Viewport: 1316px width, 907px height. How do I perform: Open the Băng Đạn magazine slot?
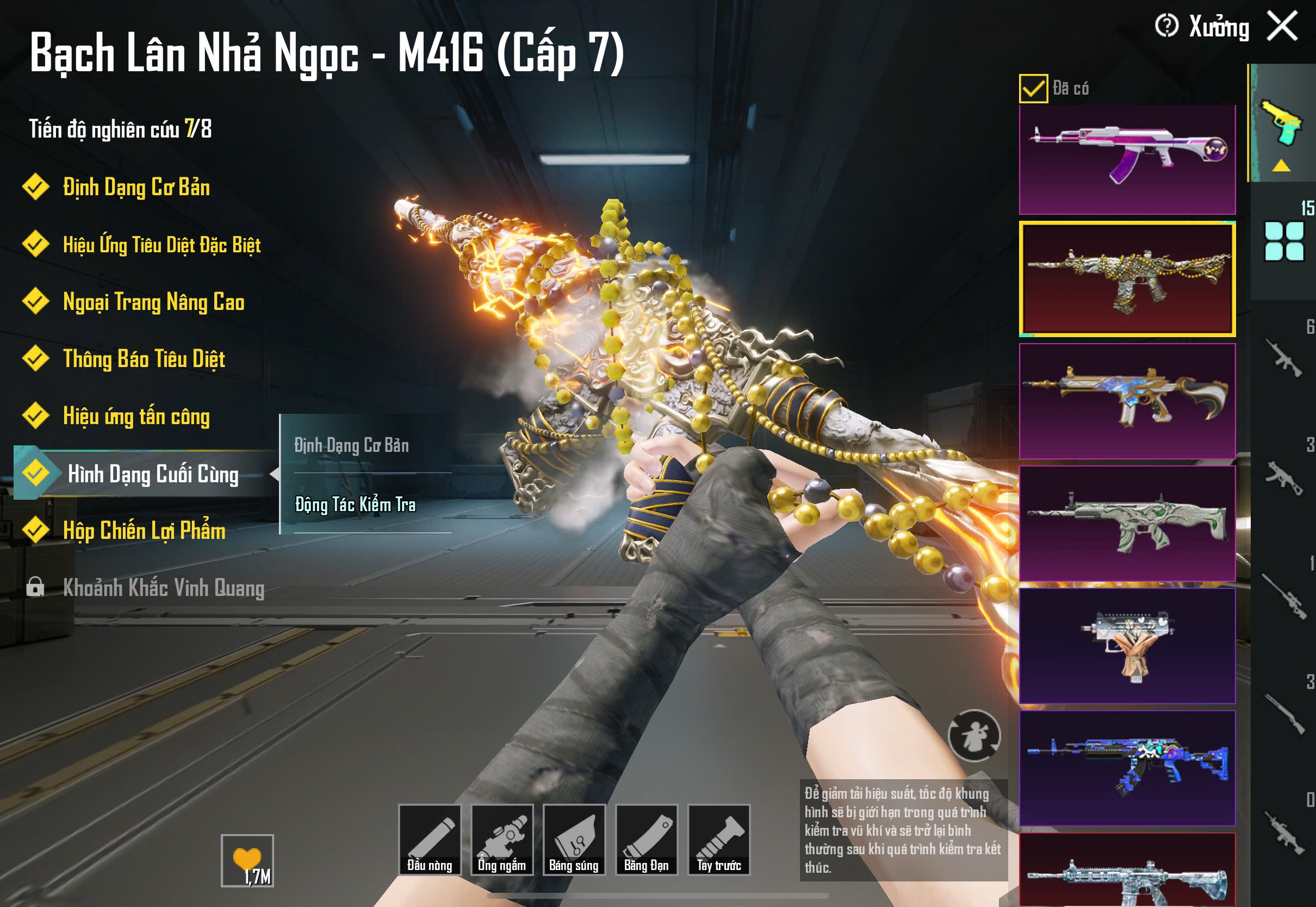[x=647, y=840]
